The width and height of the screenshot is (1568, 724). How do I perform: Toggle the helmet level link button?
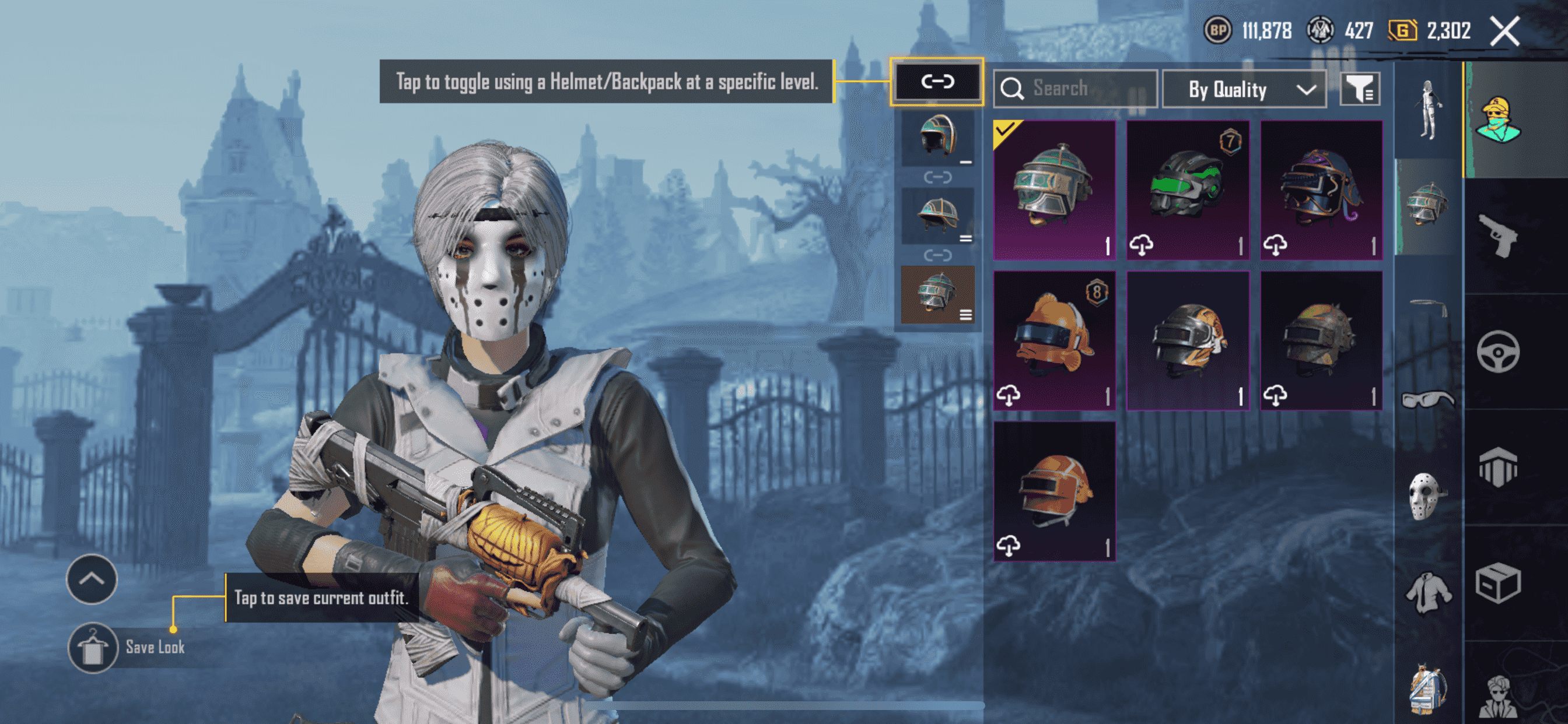(936, 82)
